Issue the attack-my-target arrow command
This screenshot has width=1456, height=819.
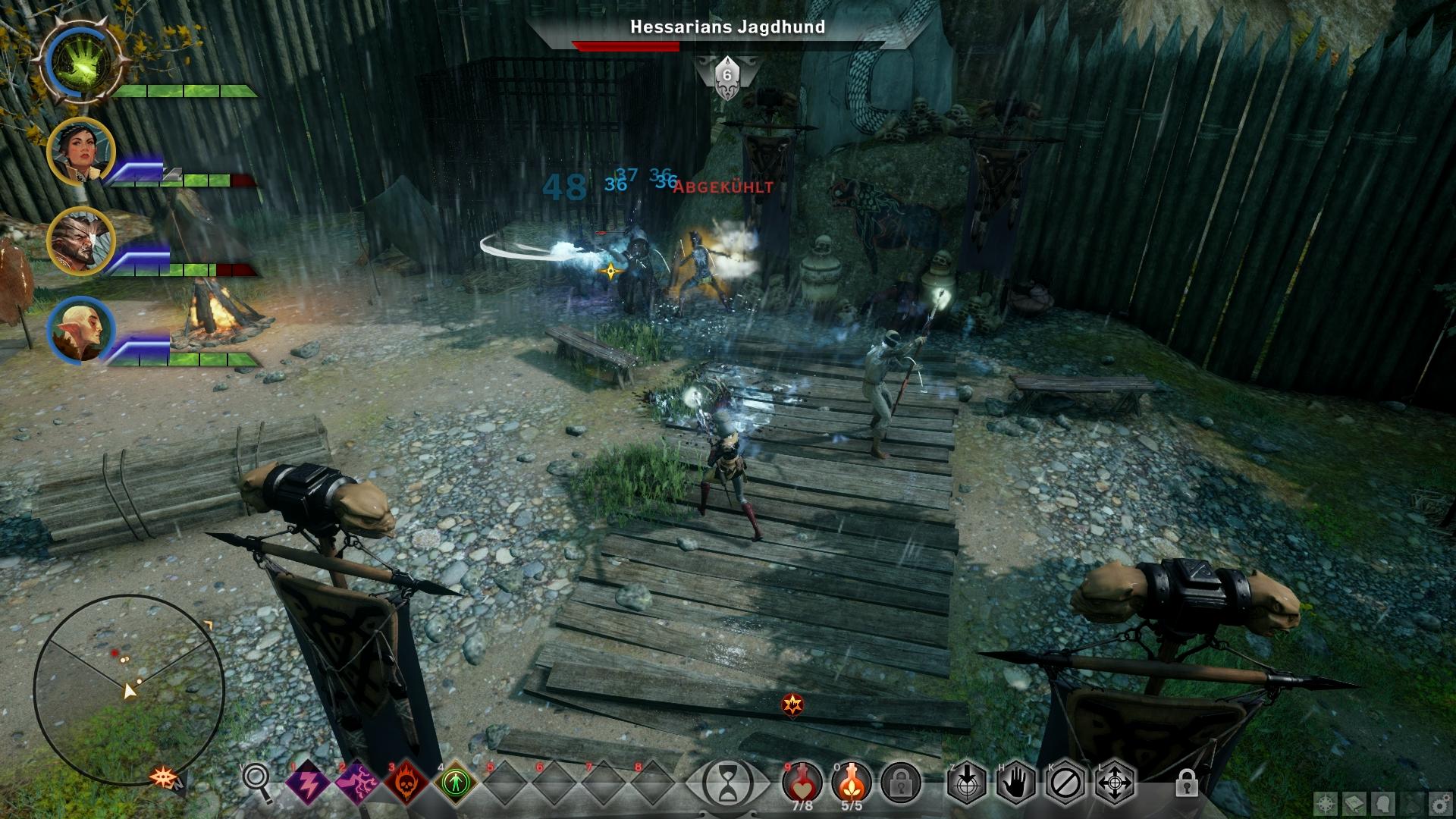pyautogui.click(x=967, y=781)
